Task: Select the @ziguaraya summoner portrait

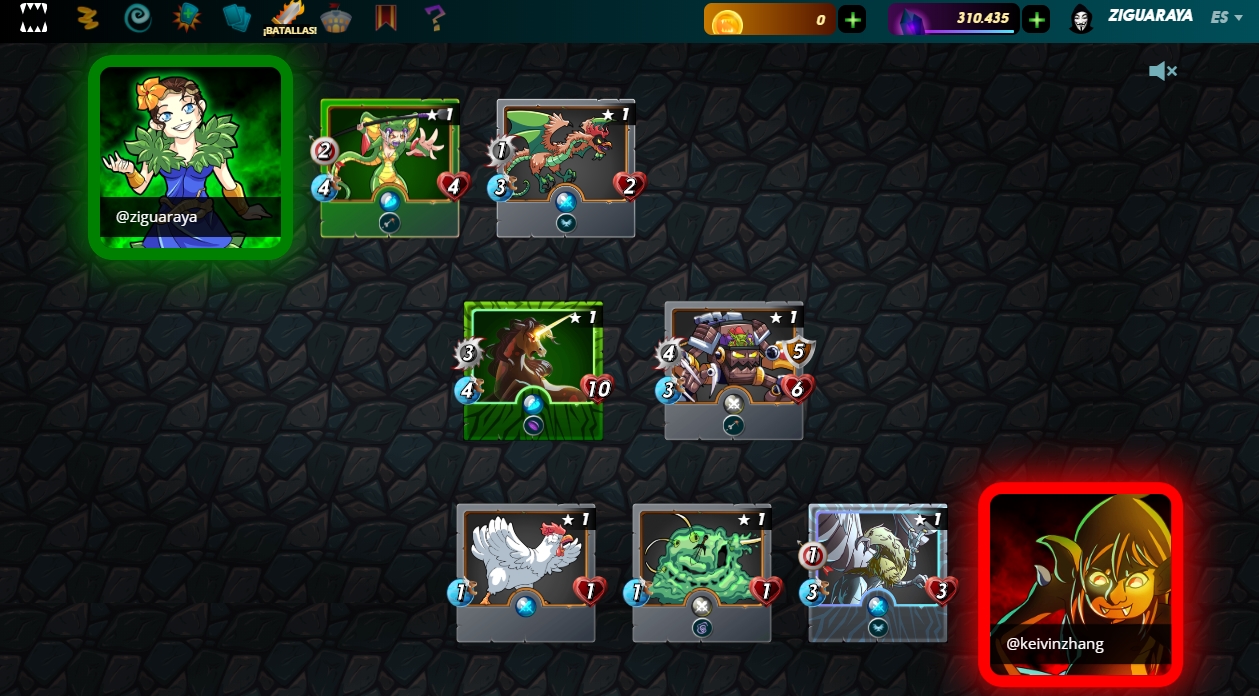Action: tap(190, 157)
